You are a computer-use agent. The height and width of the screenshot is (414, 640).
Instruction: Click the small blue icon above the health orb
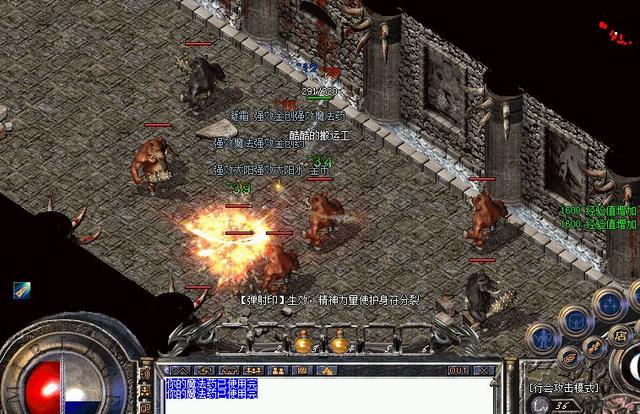pyautogui.click(x=21, y=290)
